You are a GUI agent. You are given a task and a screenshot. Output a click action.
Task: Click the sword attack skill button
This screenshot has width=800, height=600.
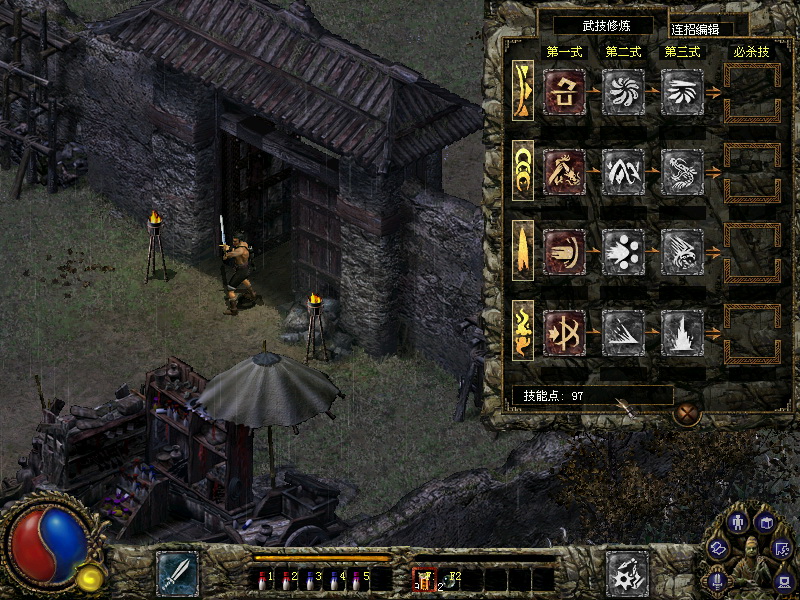177,574
